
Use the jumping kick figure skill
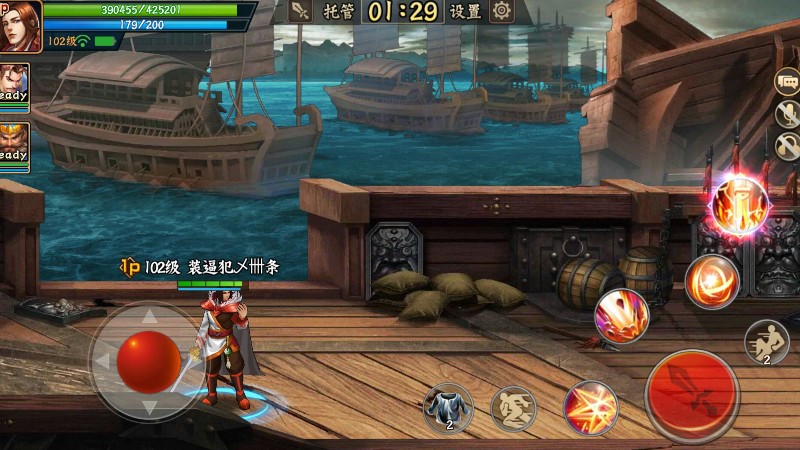click(513, 408)
